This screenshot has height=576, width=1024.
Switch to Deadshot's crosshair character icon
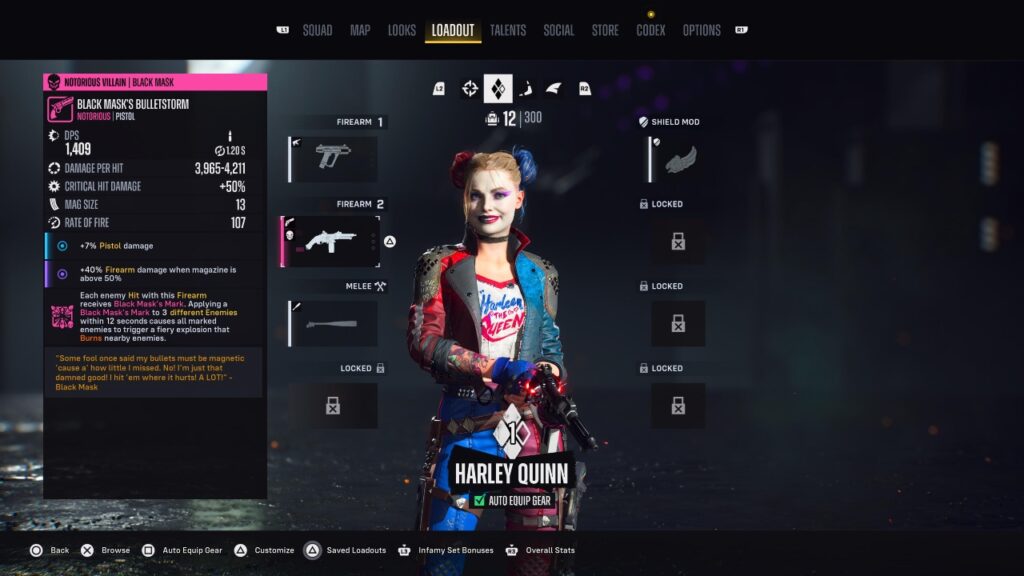pyautogui.click(x=469, y=89)
